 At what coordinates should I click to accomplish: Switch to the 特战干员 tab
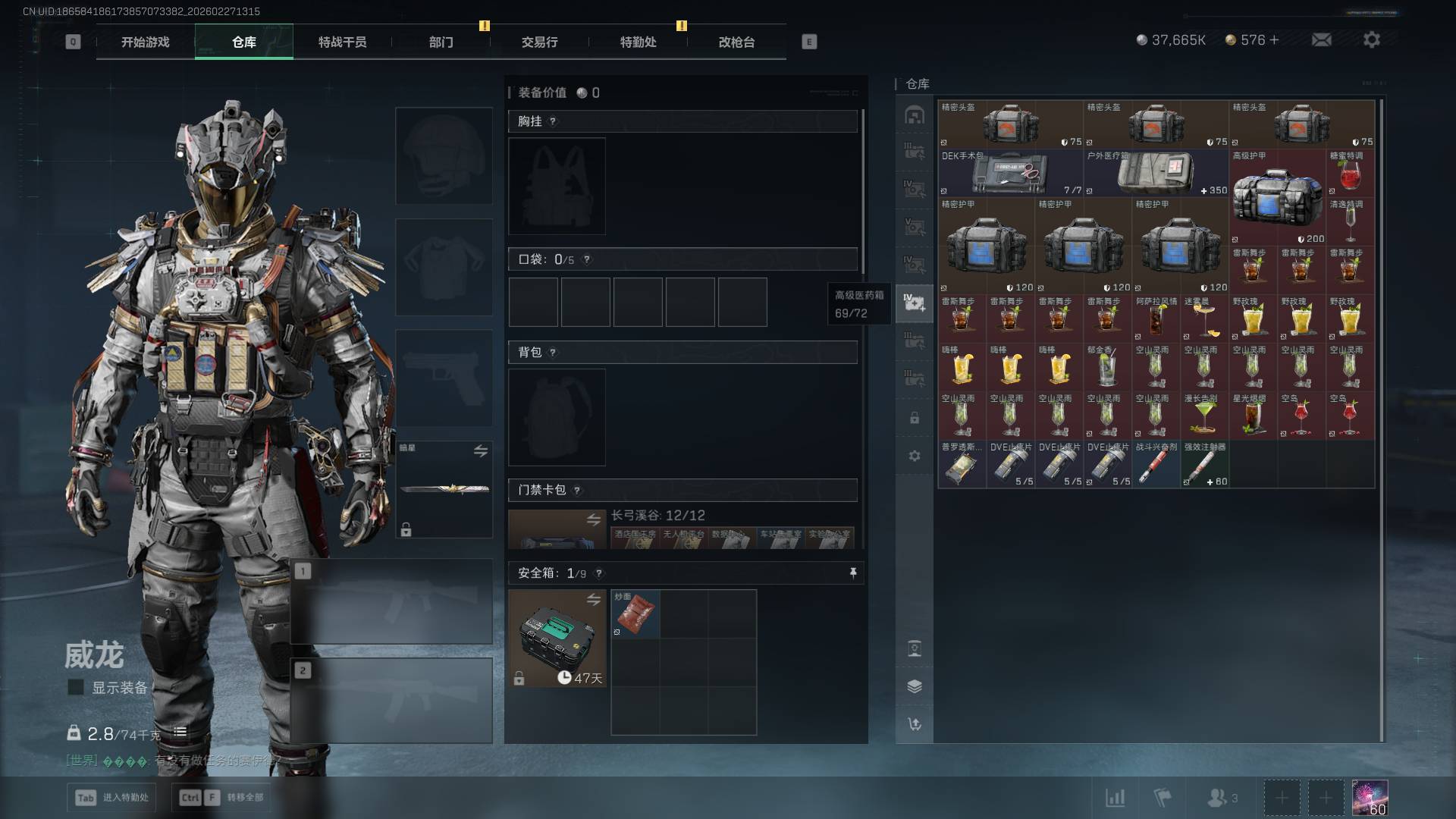point(342,42)
